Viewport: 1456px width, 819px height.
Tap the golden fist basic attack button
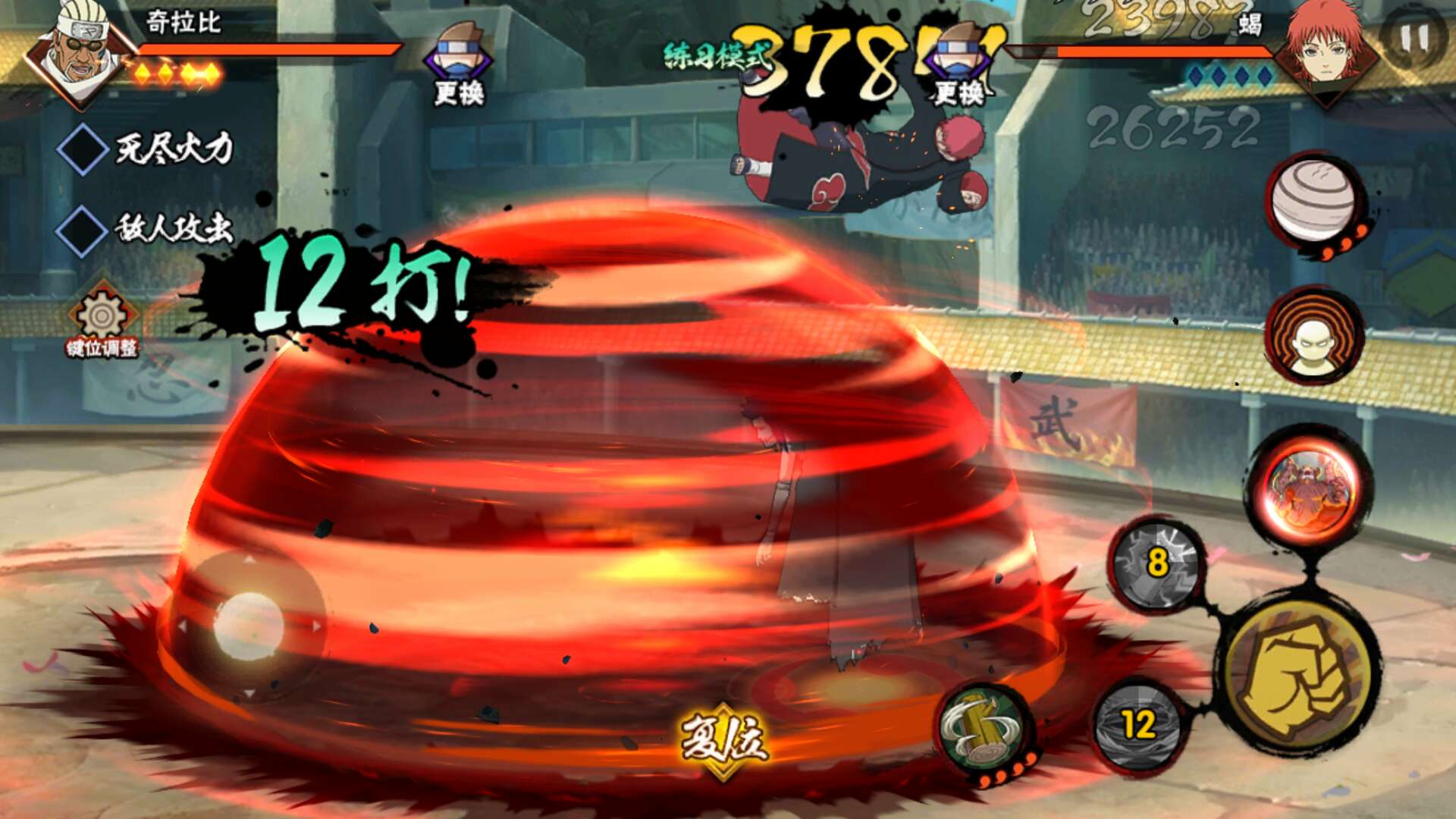tap(1300, 675)
